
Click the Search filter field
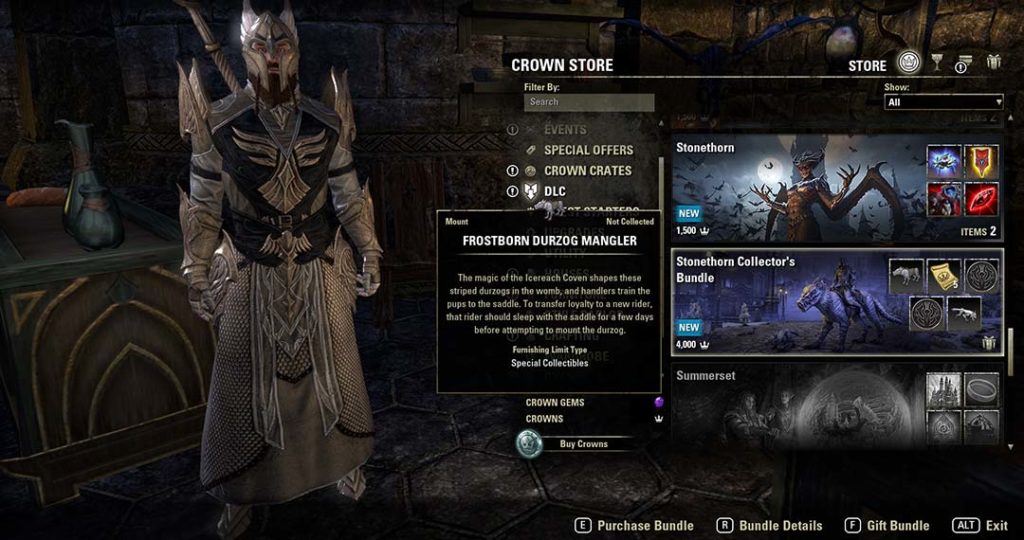tap(588, 102)
